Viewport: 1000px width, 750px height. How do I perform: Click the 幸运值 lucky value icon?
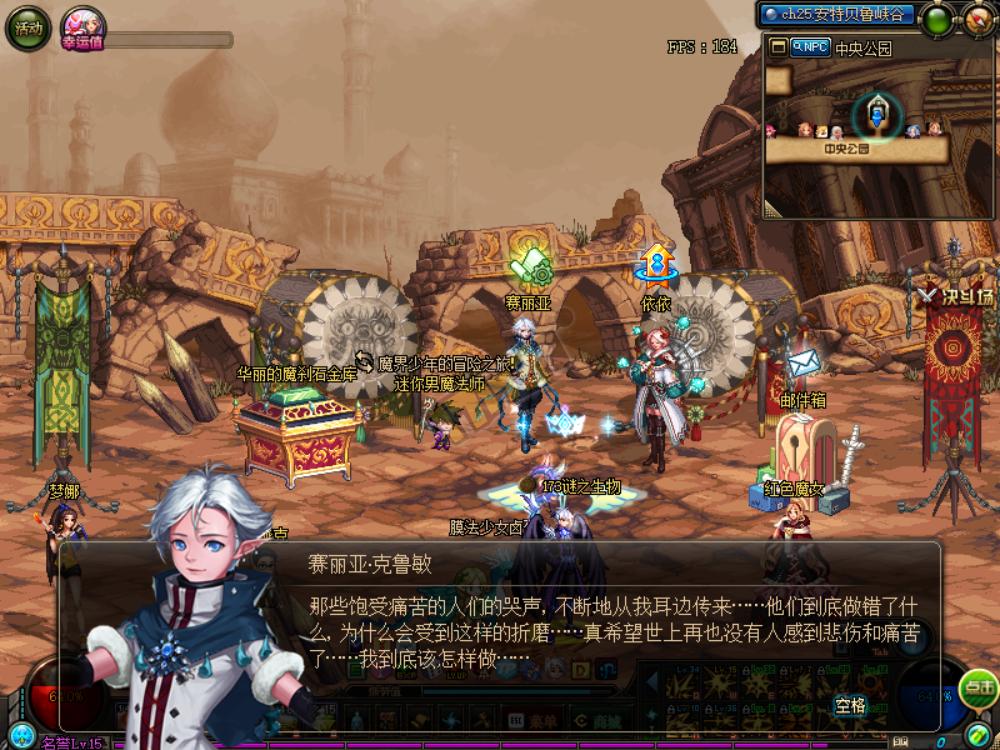click(x=82, y=27)
